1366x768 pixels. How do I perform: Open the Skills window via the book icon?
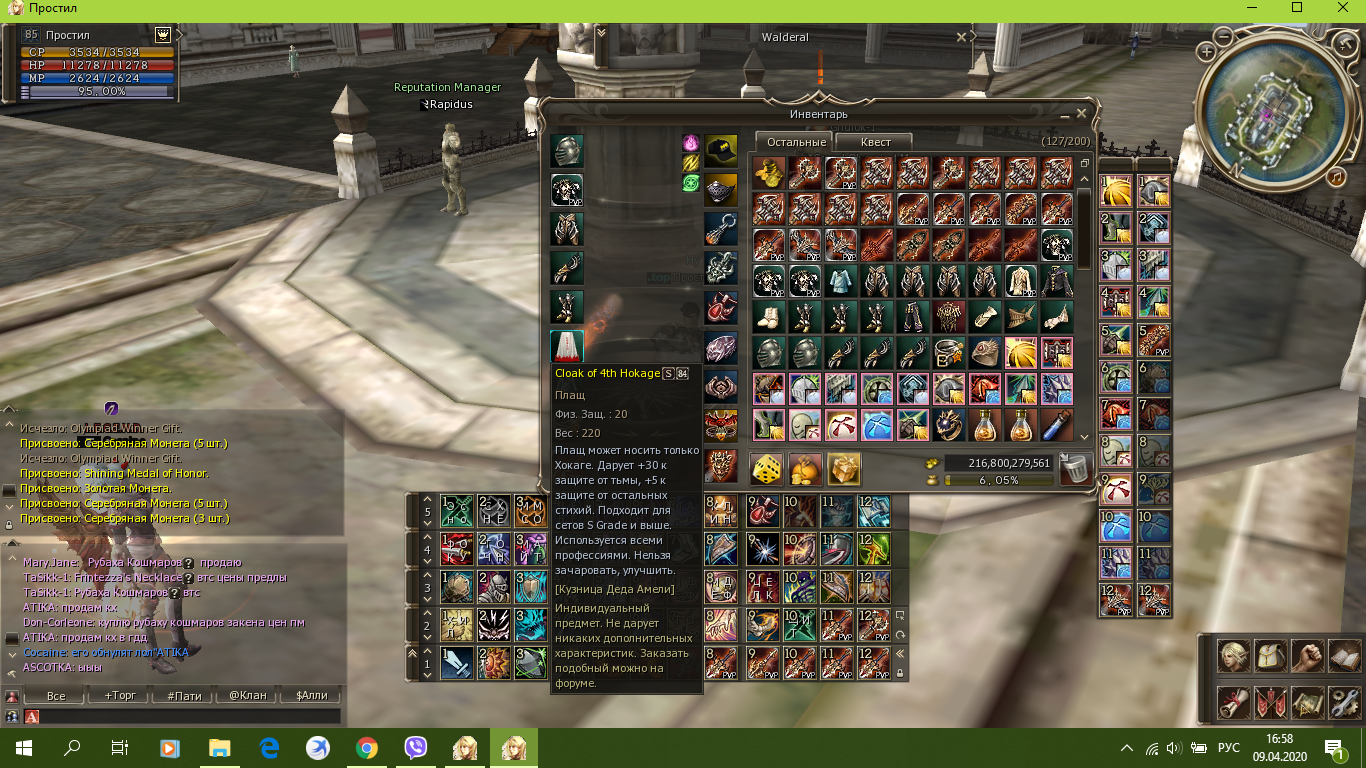[x=1343, y=656]
